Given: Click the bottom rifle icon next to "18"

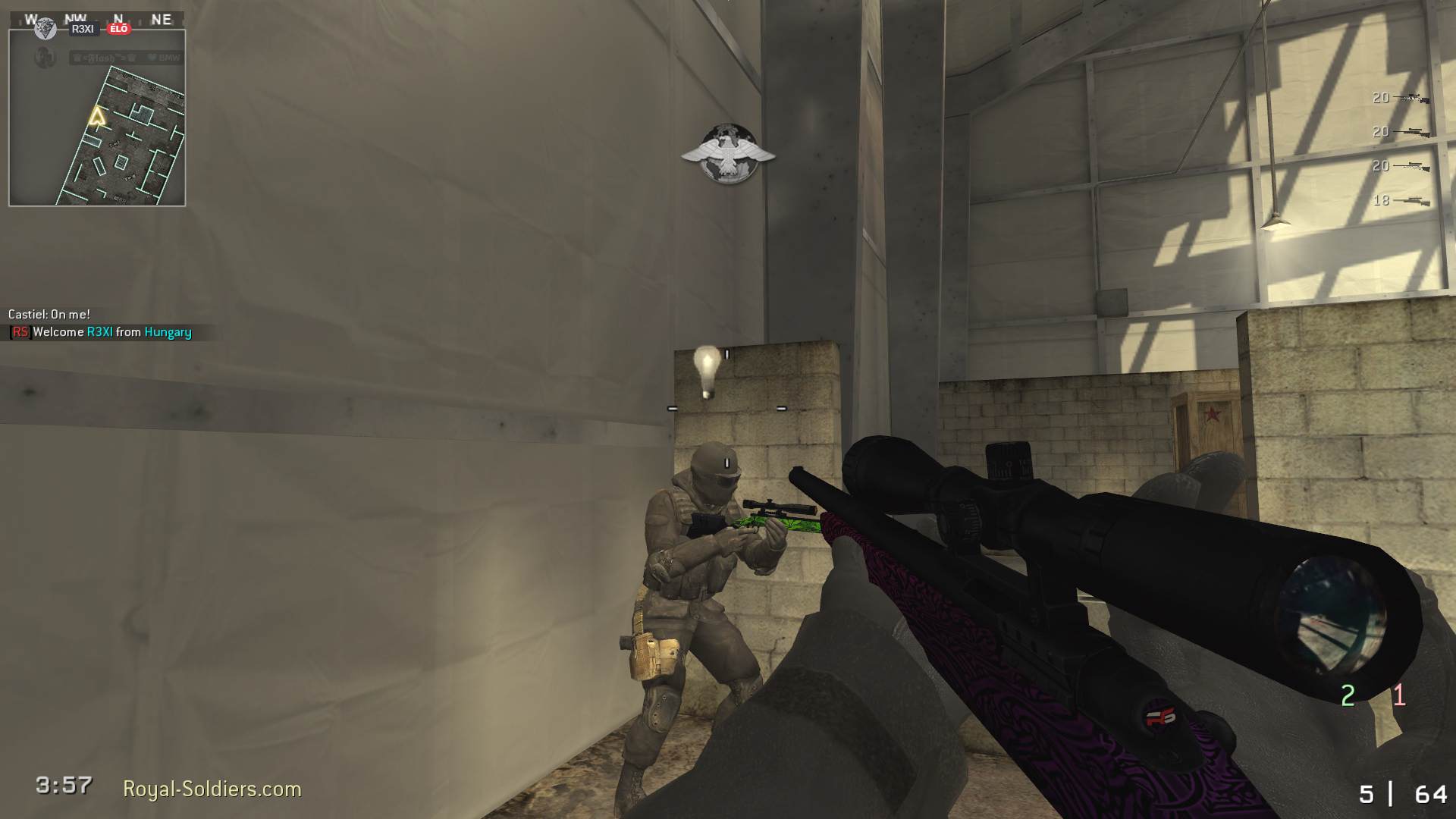Looking at the screenshot, I should (1412, 200).
